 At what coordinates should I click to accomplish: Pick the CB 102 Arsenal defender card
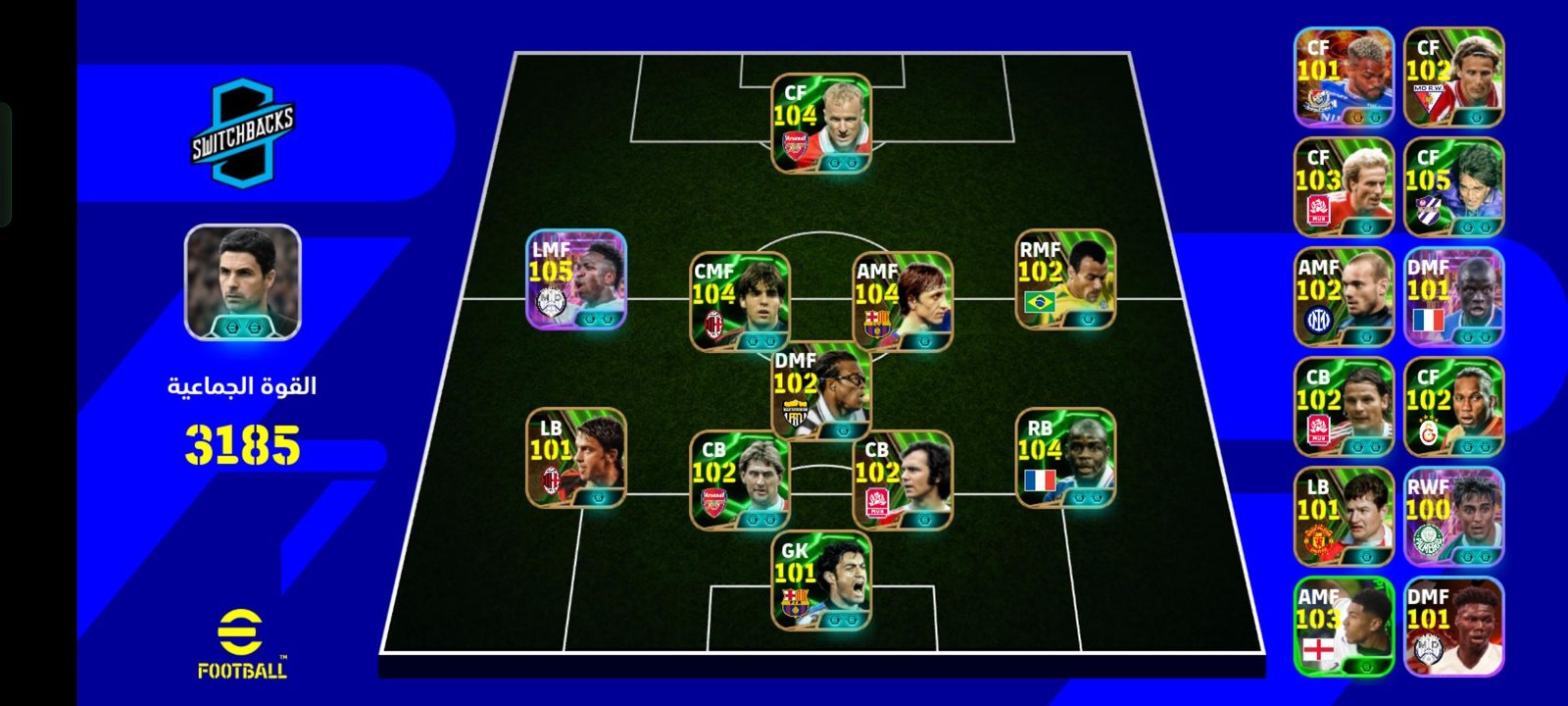(x=740, y=480)
